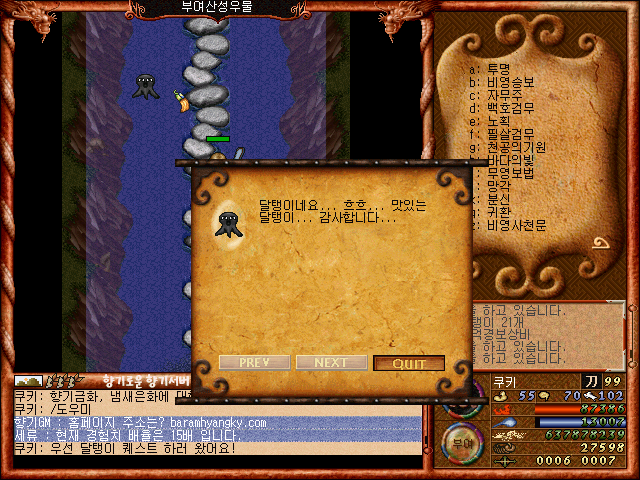Viewport: 640px width, 480px height.
Task: Select the 투명 spell entry
Action: pos(497,69)
